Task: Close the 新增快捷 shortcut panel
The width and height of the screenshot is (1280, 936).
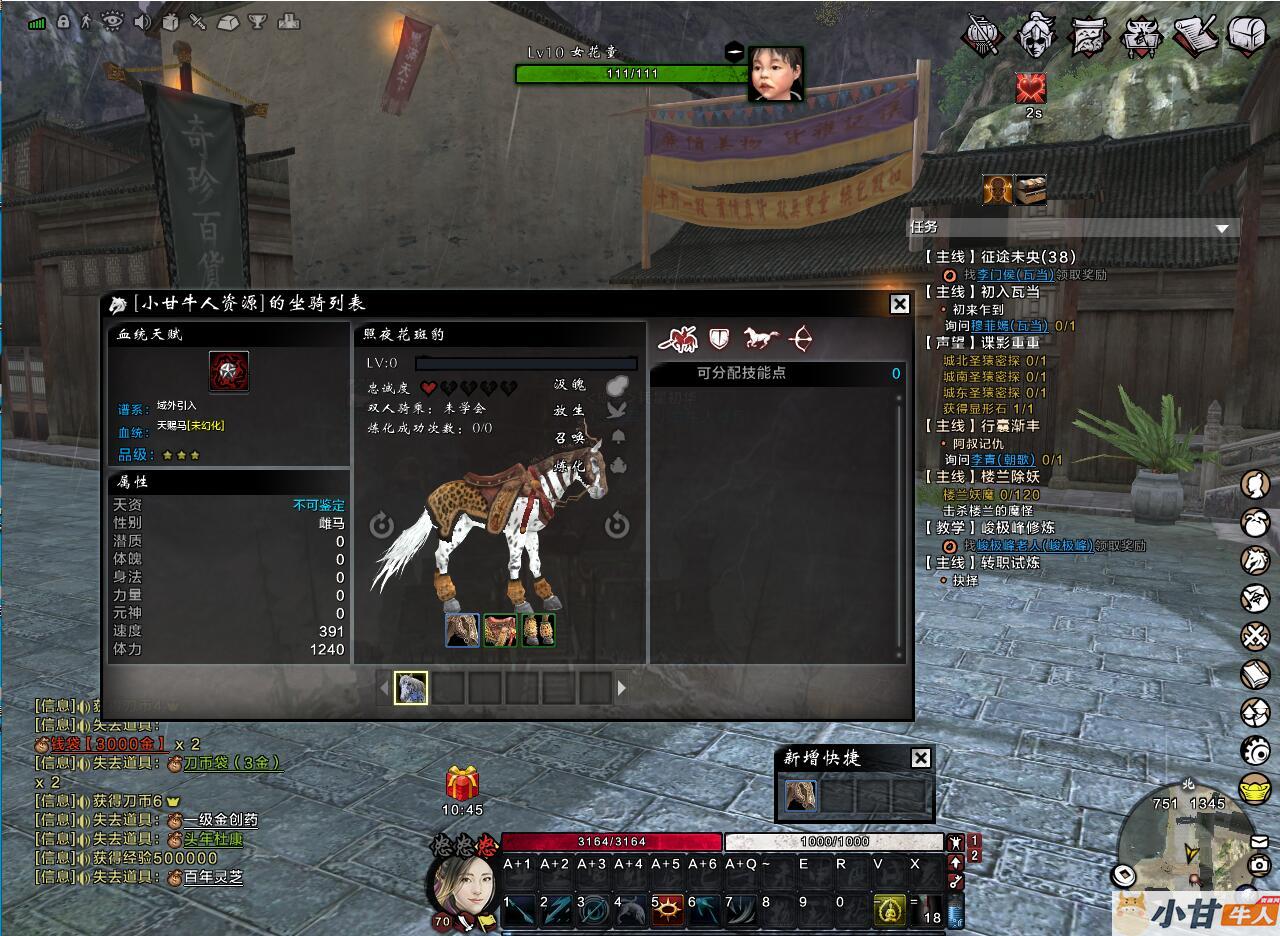Action: tap(921, 758)
